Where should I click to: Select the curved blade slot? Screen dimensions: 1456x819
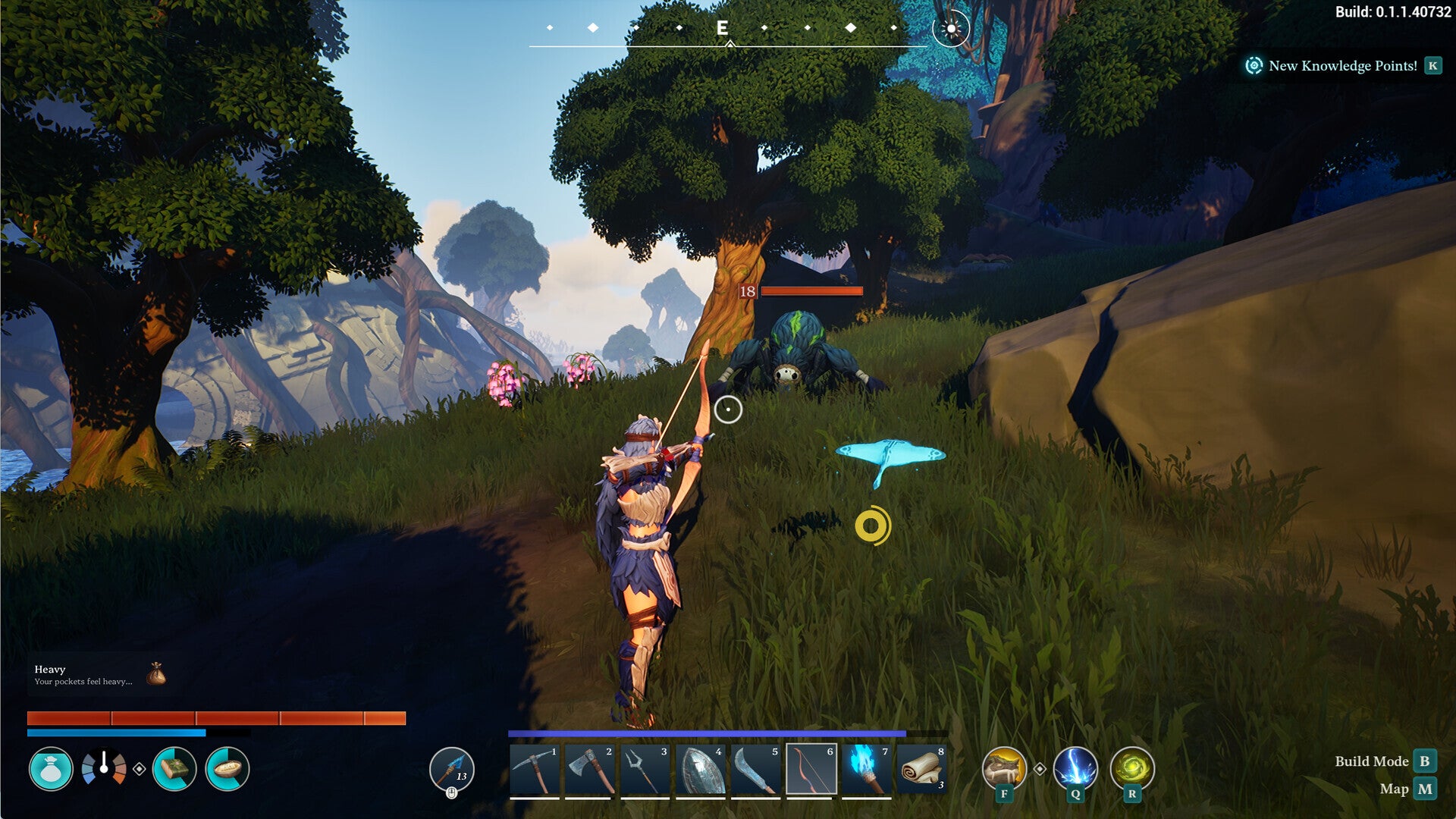(755, 770)
